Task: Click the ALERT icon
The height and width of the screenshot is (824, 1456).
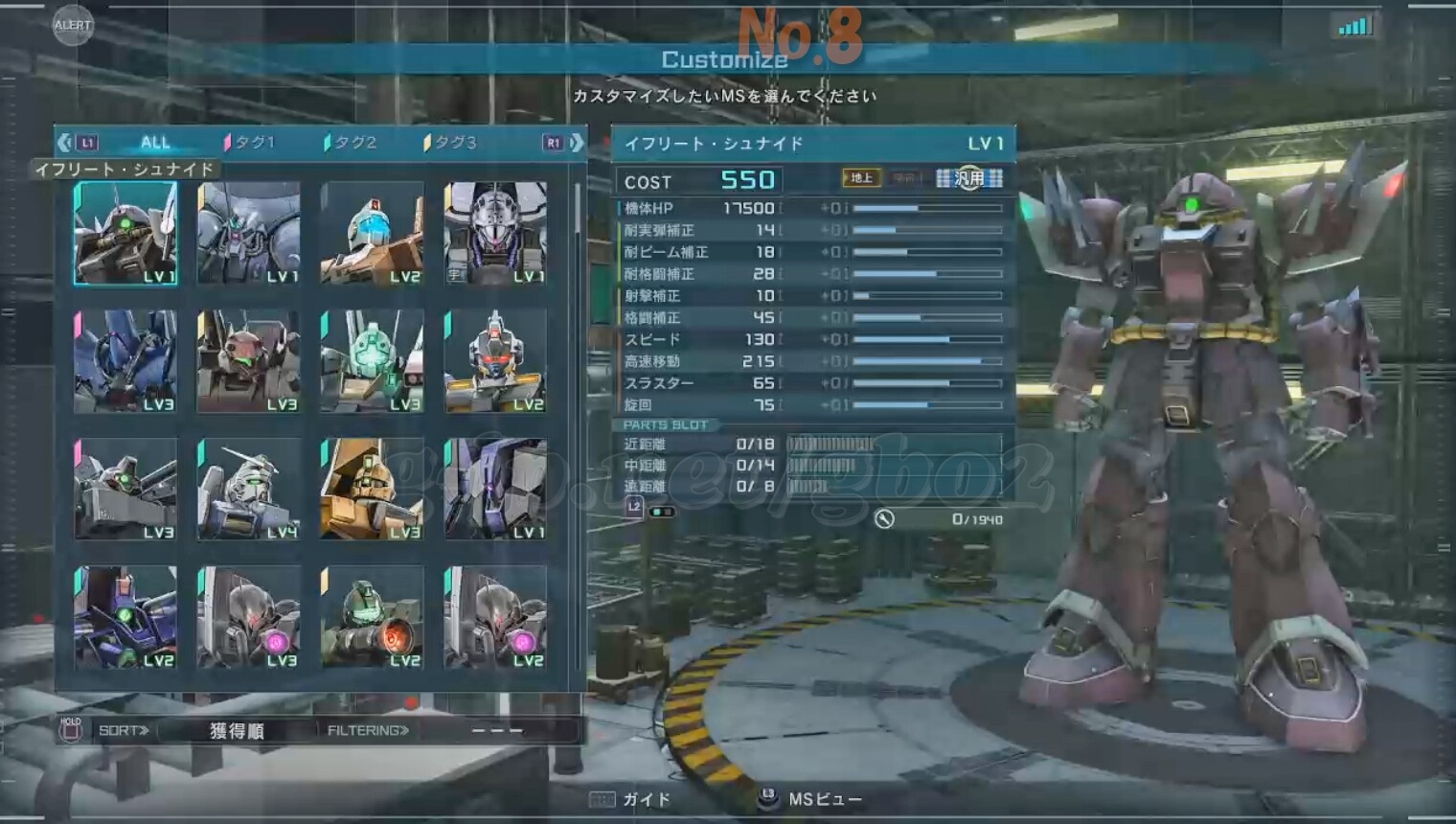Action: click(x=73, y=25)
